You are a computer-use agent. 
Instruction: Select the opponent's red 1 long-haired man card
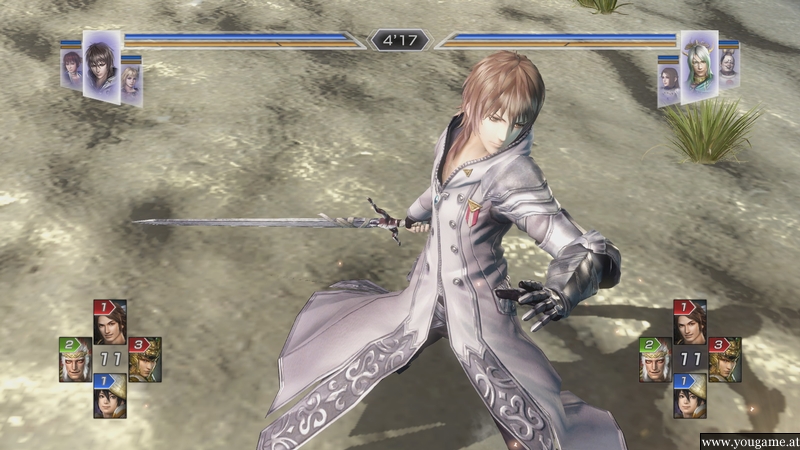[689, 323]
